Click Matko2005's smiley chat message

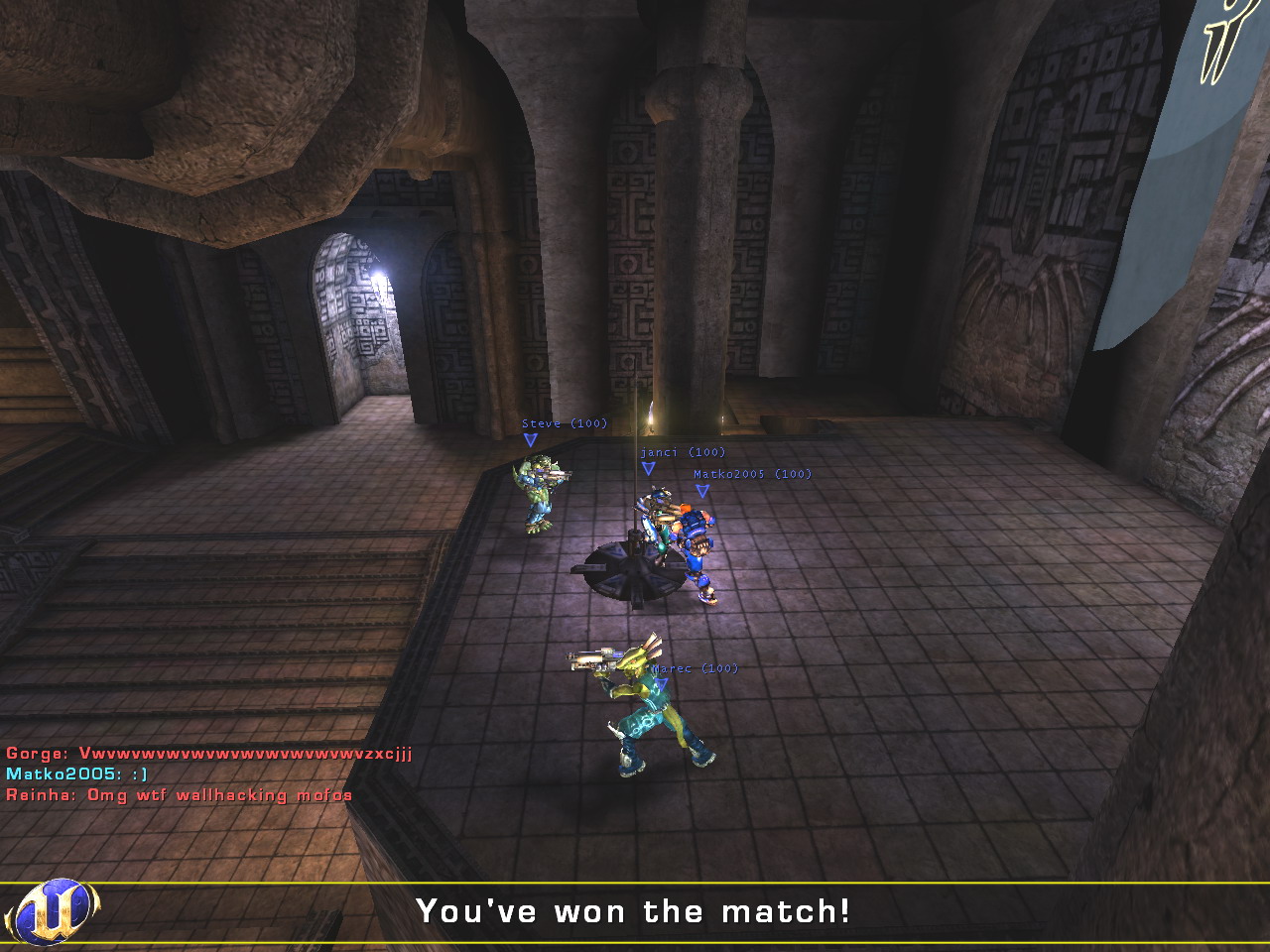point(76,774)
